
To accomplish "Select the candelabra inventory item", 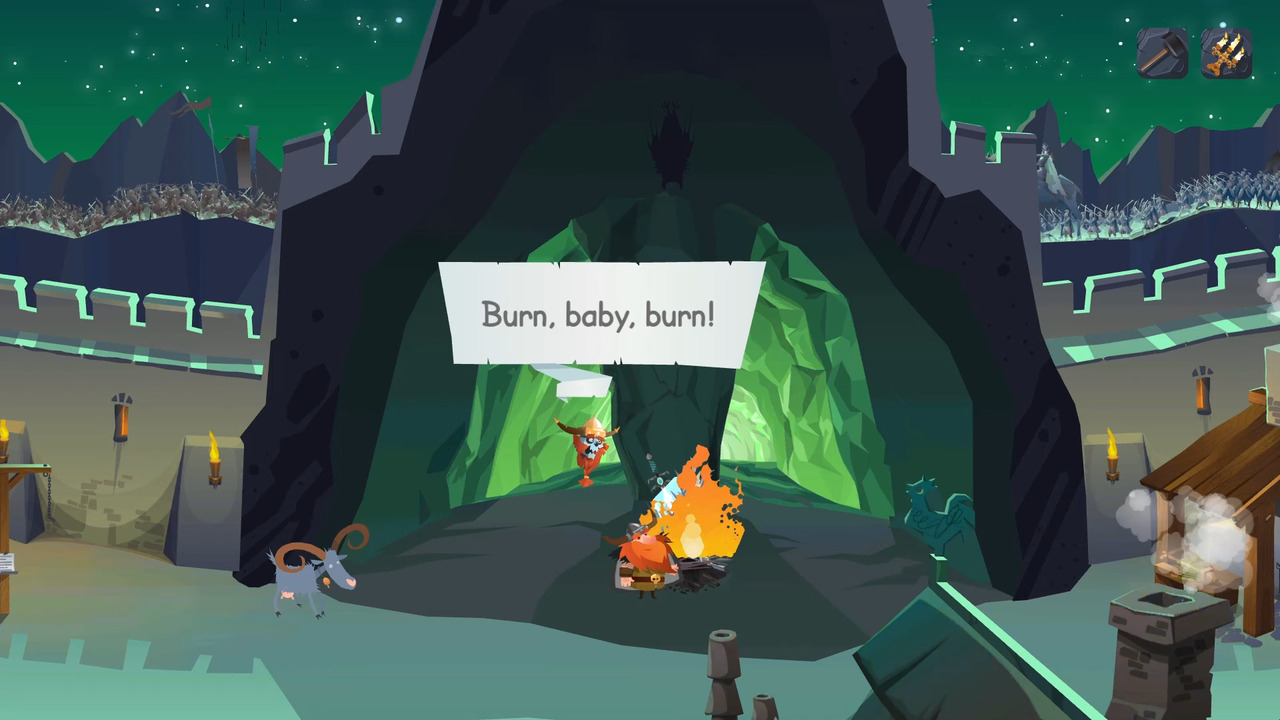I will point(1226,52).
